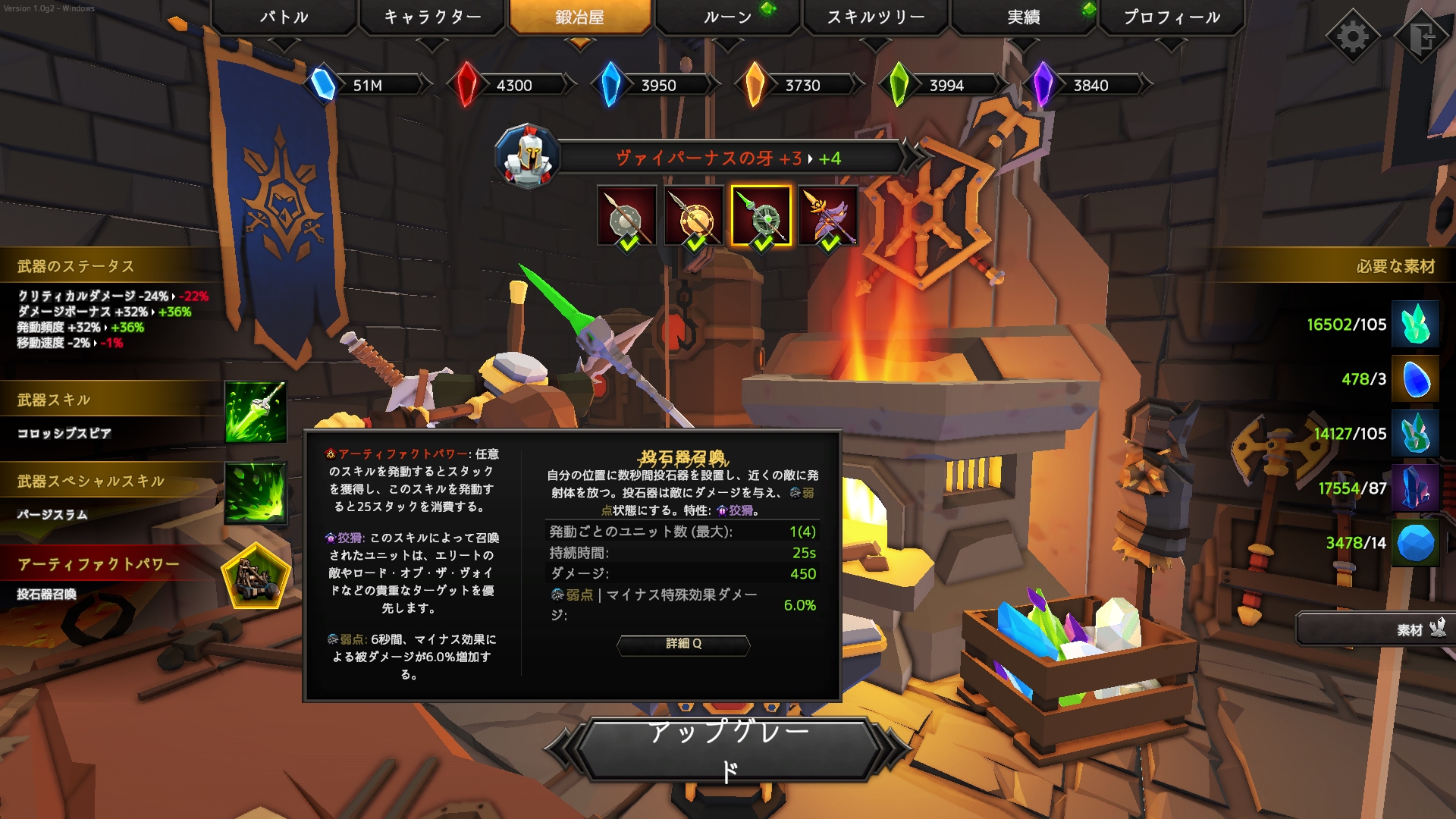Open settings via the gear icon
Image resolution: width=1456 pixels, height=819 pixels.
1353,36
